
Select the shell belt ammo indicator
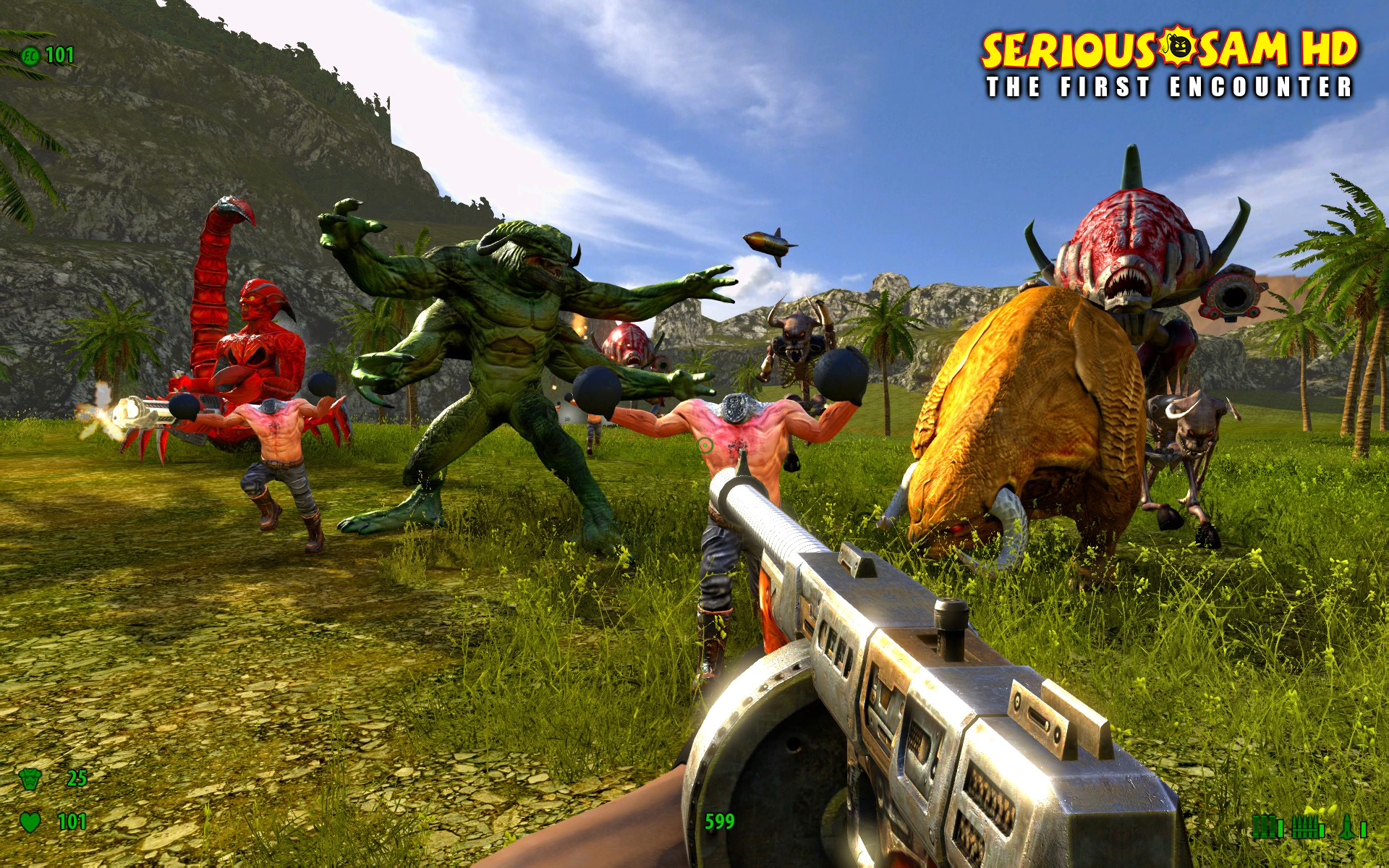pyautogui.click(x=1262, y=826)
